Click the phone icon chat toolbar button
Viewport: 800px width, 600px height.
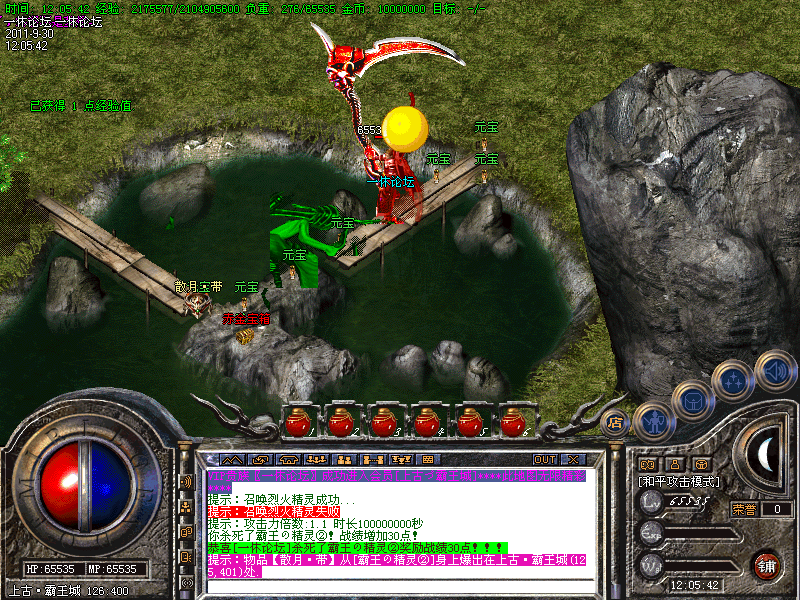290,459
